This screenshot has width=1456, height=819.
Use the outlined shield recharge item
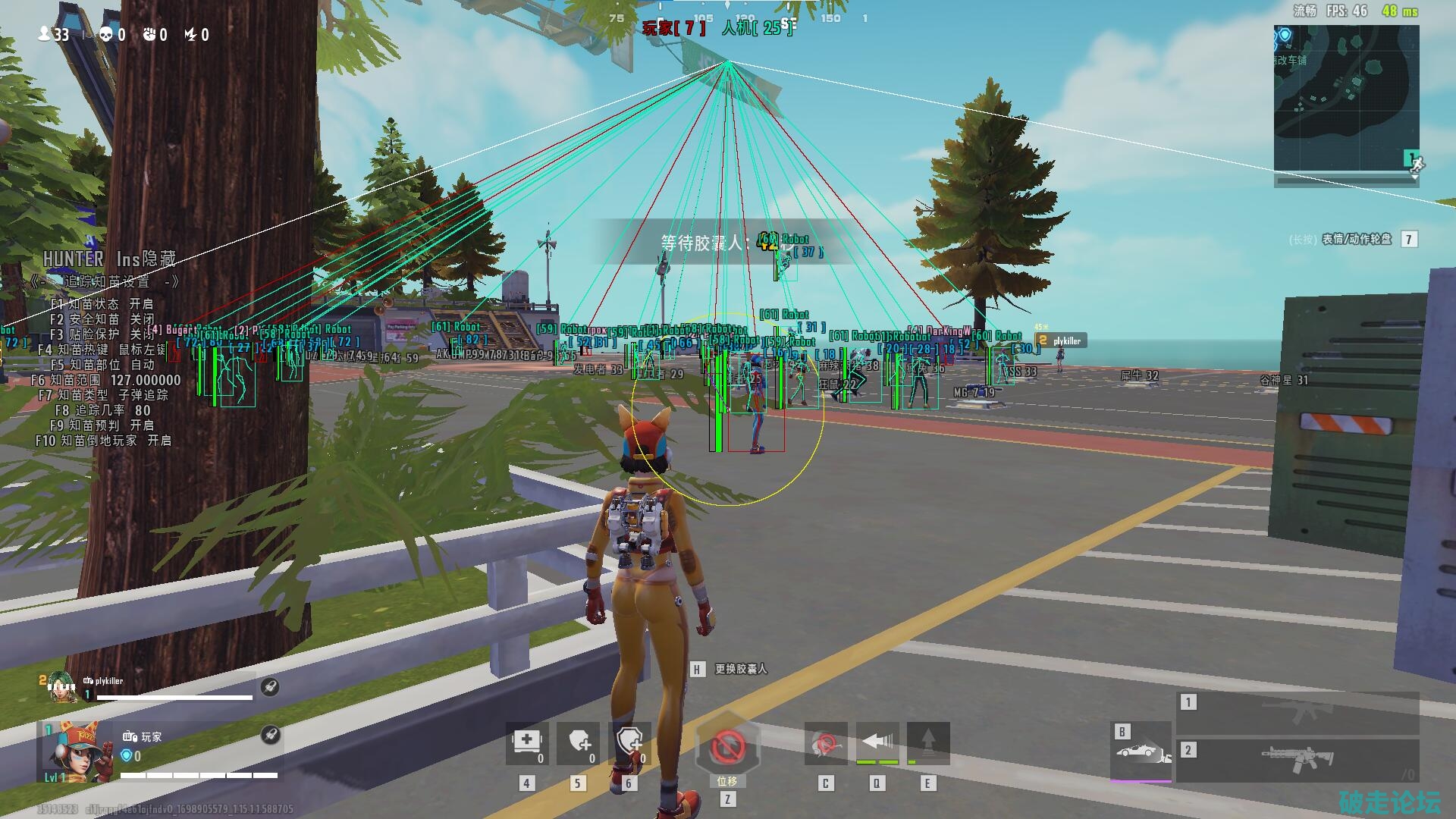click(630, 742)
